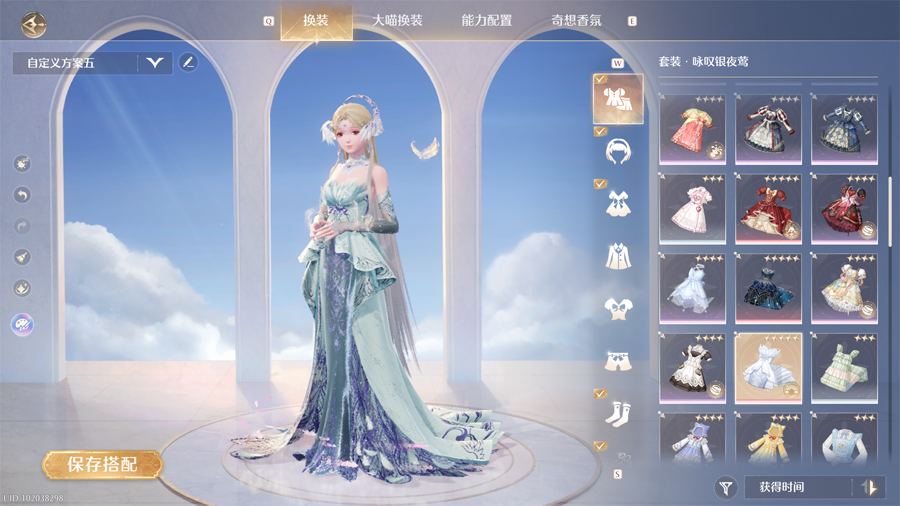Choose the highlighted white-blue gown thumbnail
The image size is (900, 506).
click(x=768, y=367)
